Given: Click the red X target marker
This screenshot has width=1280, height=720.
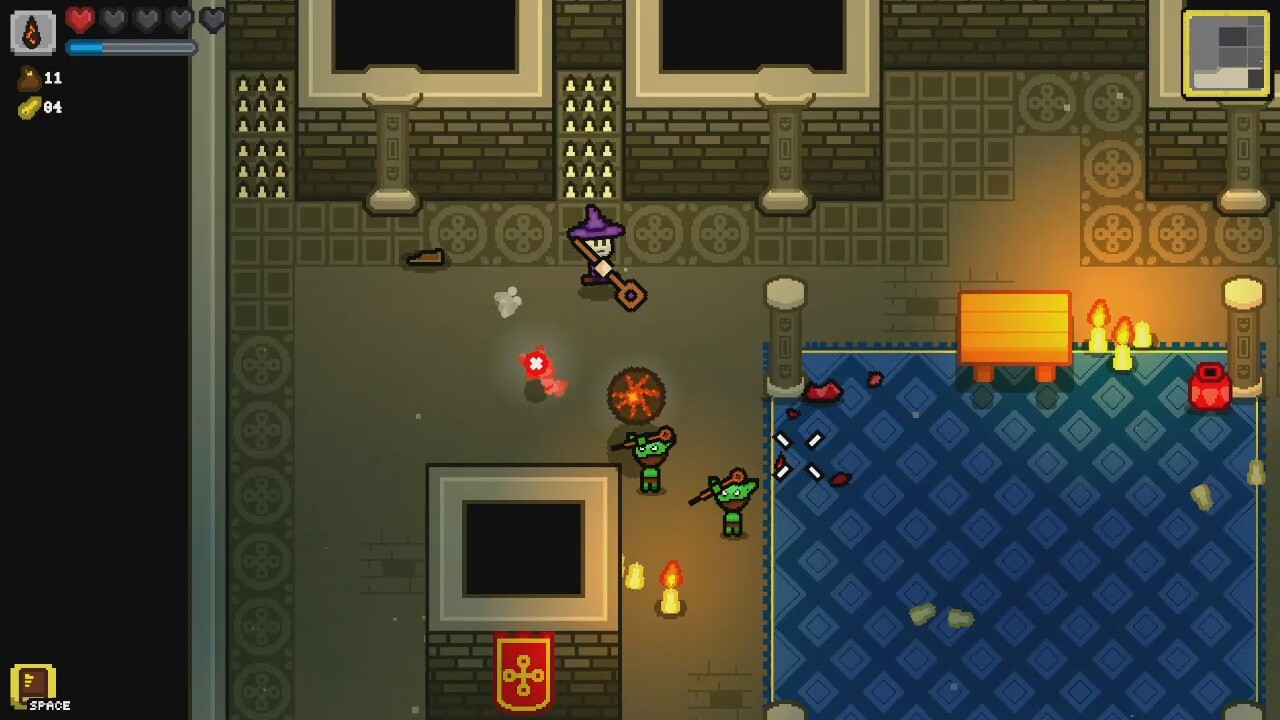Looking at the screenshot, I should (x=538, y=363).
